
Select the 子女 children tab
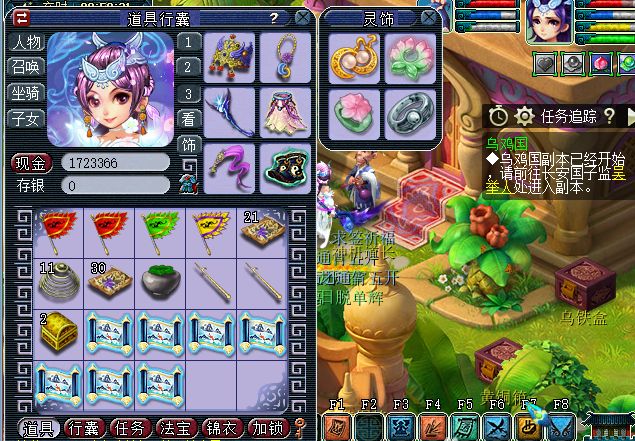click(25, 118)
